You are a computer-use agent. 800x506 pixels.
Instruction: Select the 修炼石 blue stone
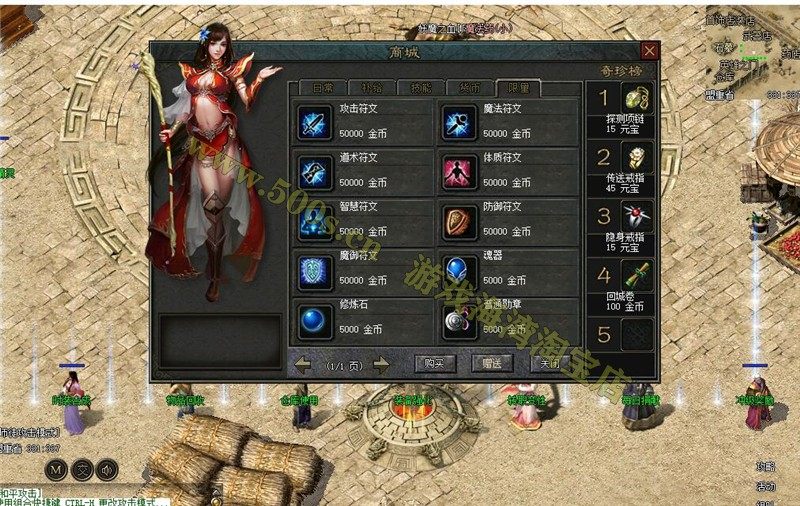pyautogui.click(x=316, y=320)
